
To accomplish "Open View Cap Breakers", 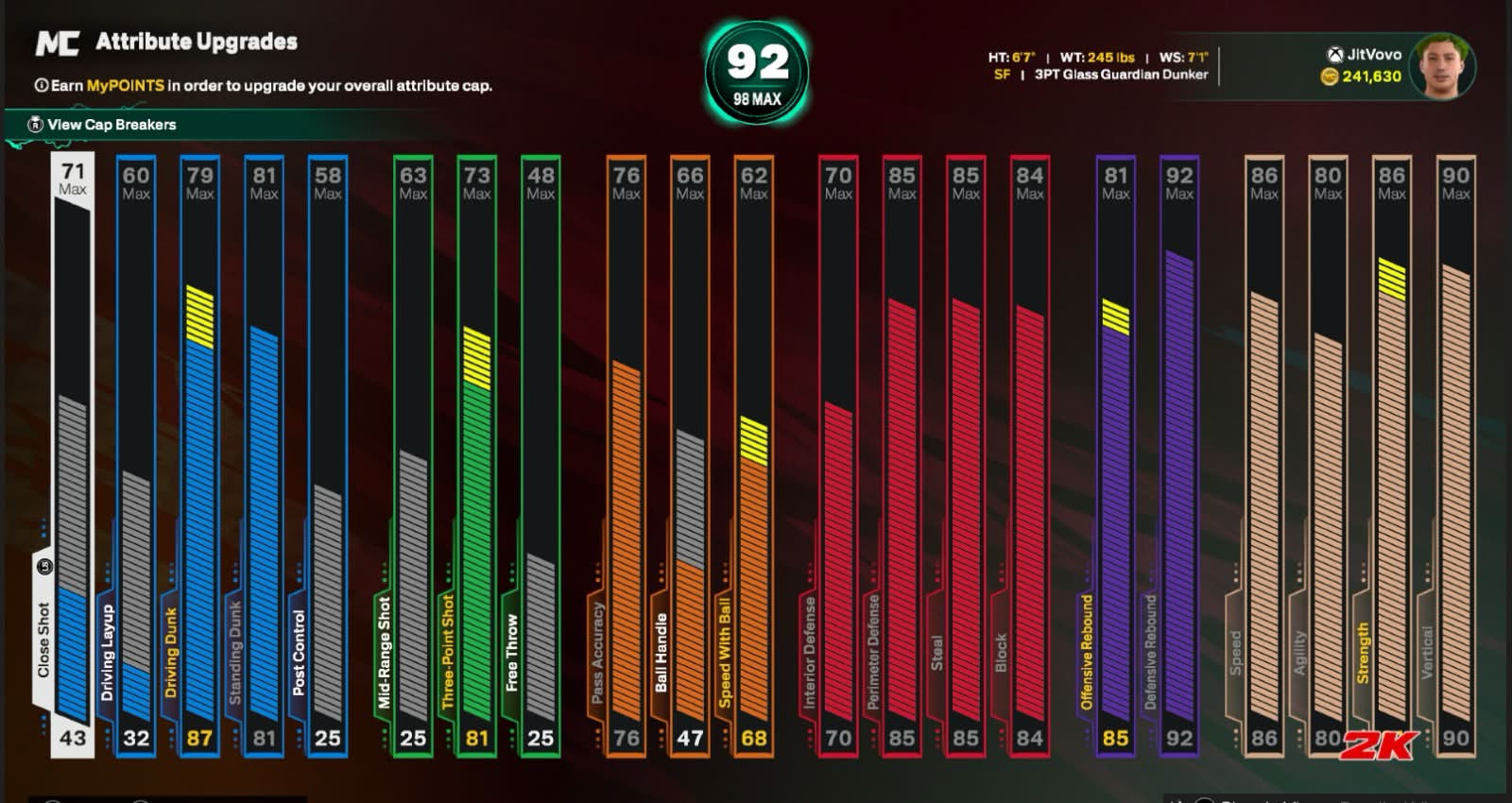I will pos(111,125).
